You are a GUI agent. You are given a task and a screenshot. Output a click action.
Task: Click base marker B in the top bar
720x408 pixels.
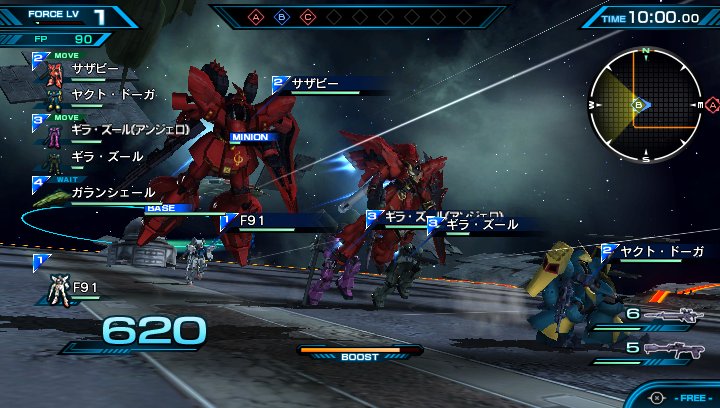[x=281, y=17]
